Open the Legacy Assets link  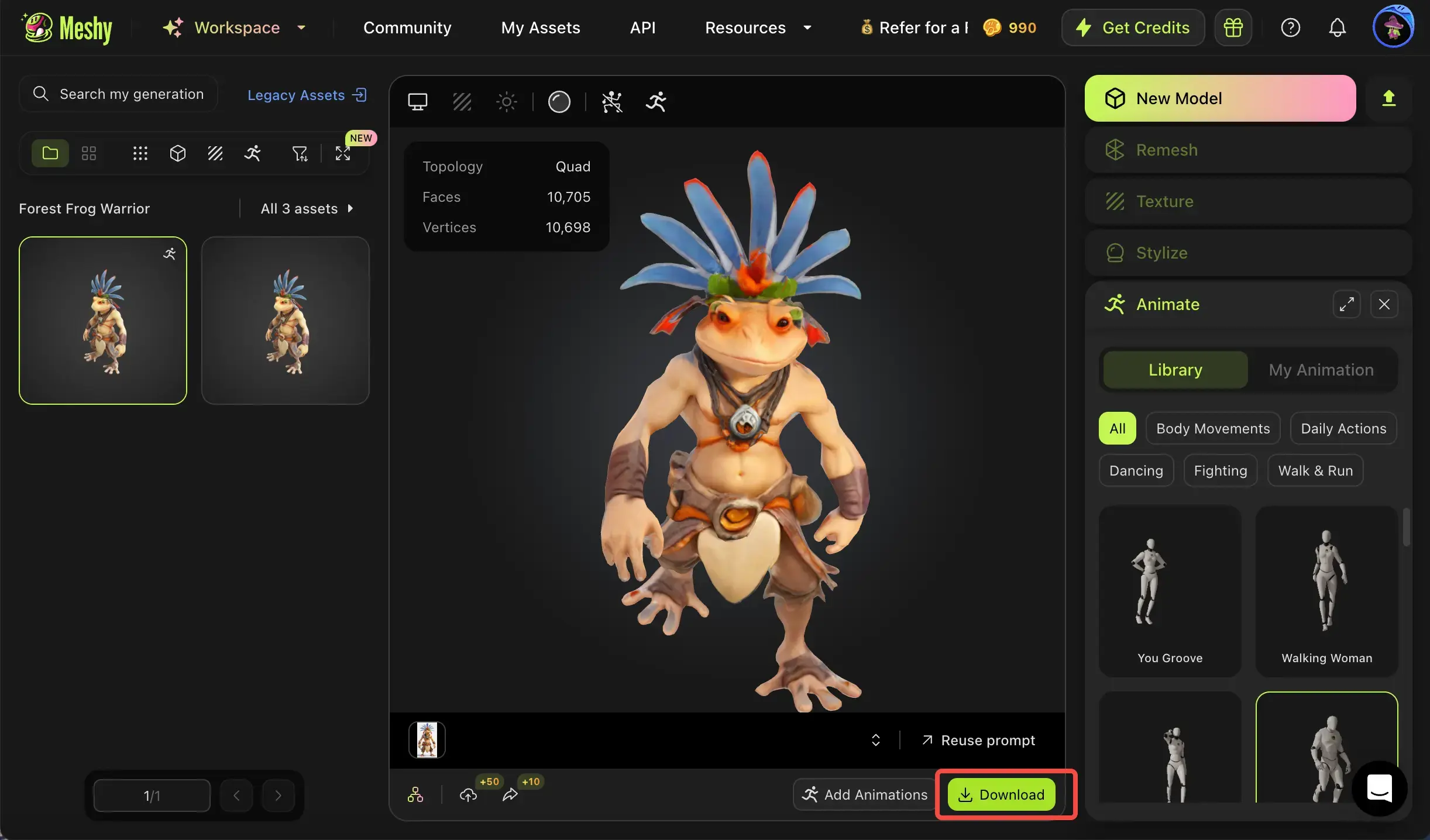tap(307, 95)
